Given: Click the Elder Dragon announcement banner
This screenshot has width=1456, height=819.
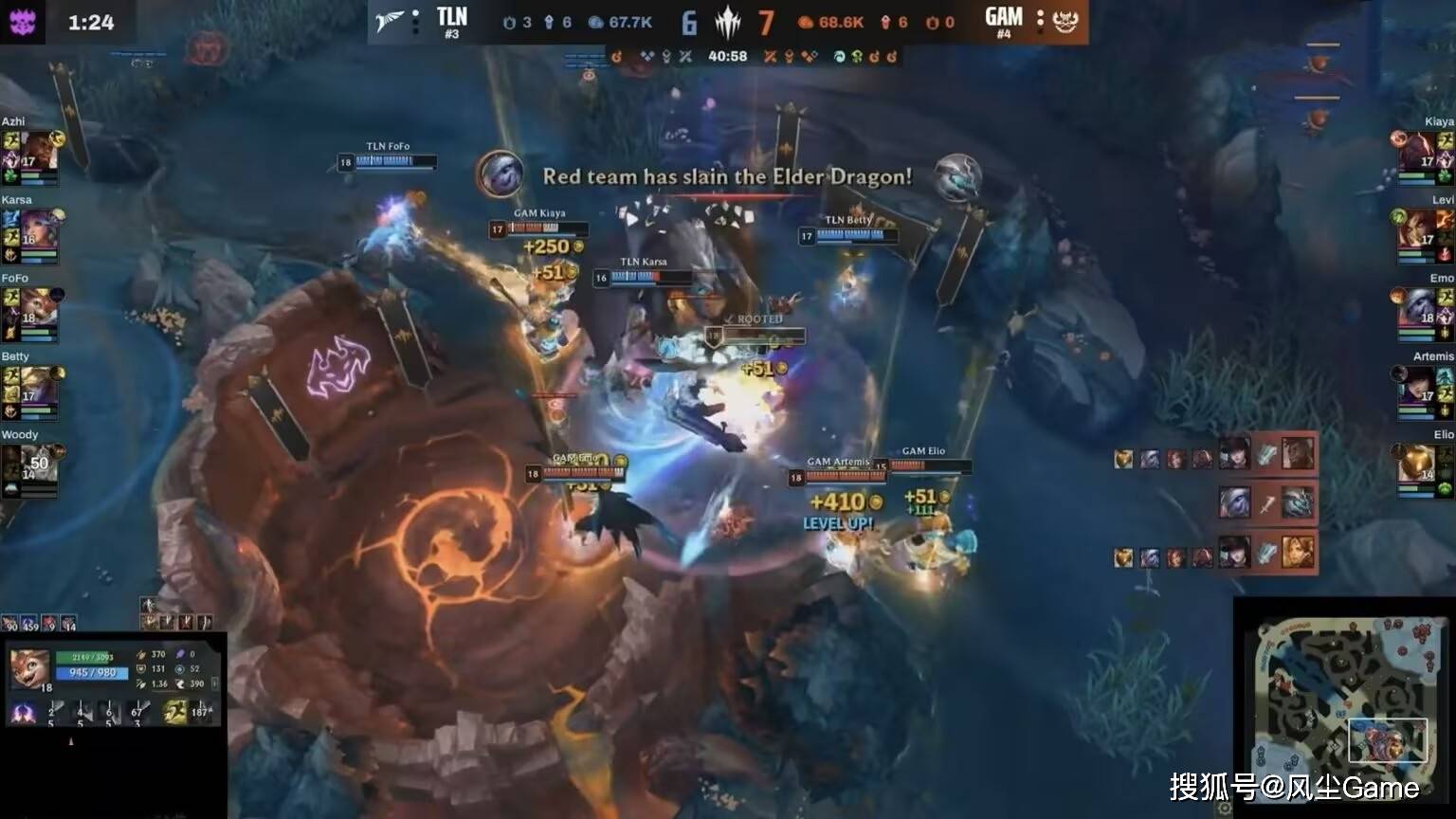Looking at the screenshot, I should pyautogui.click(x=727, y=176).
